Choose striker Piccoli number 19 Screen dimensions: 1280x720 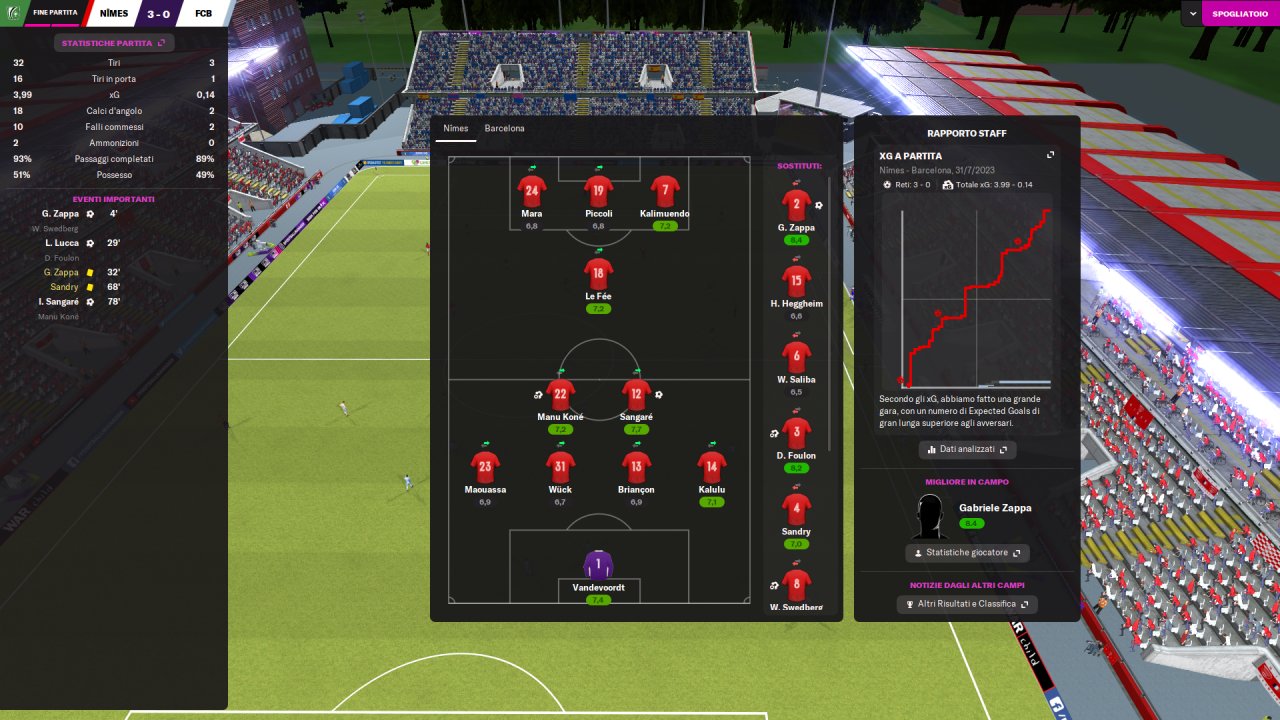point(598,191)
